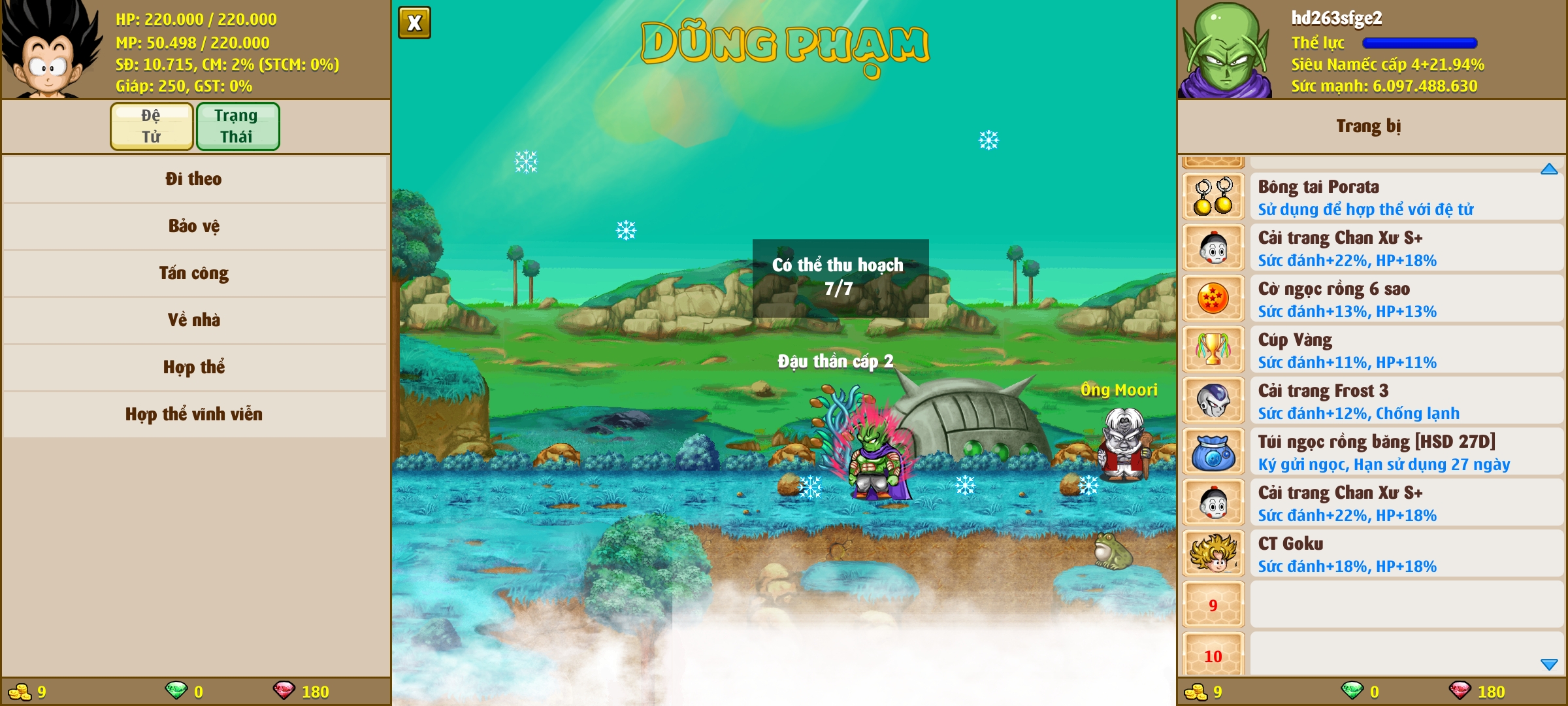Select the Bảo vệ command
Image resolution: width=1568 pixels, height=706 pixels.
pyautogui.click(x=194, y=226)
